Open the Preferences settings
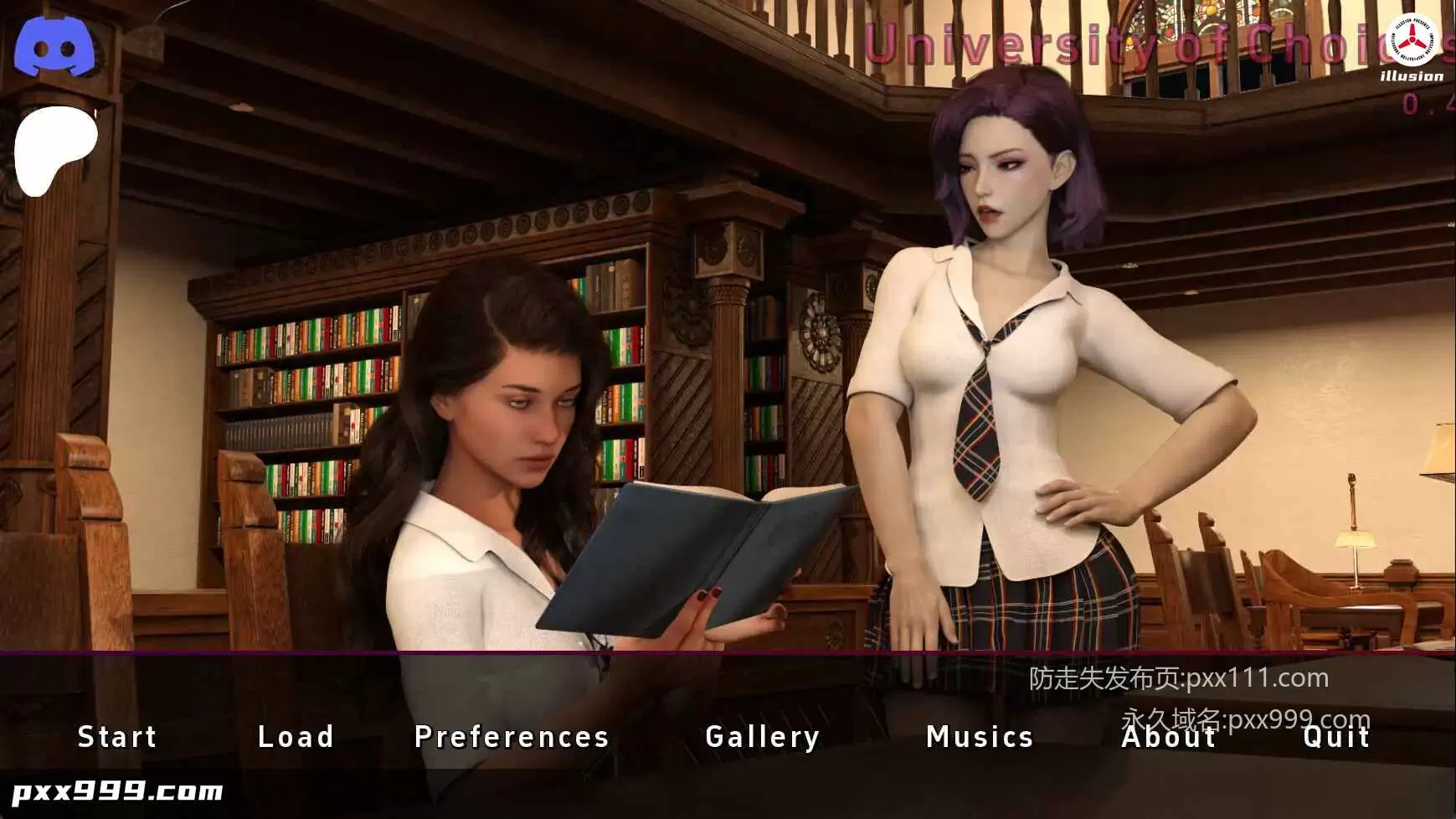Image resolution: width=1456 pixels, height=819 pixels. click(x=510, y=737)
